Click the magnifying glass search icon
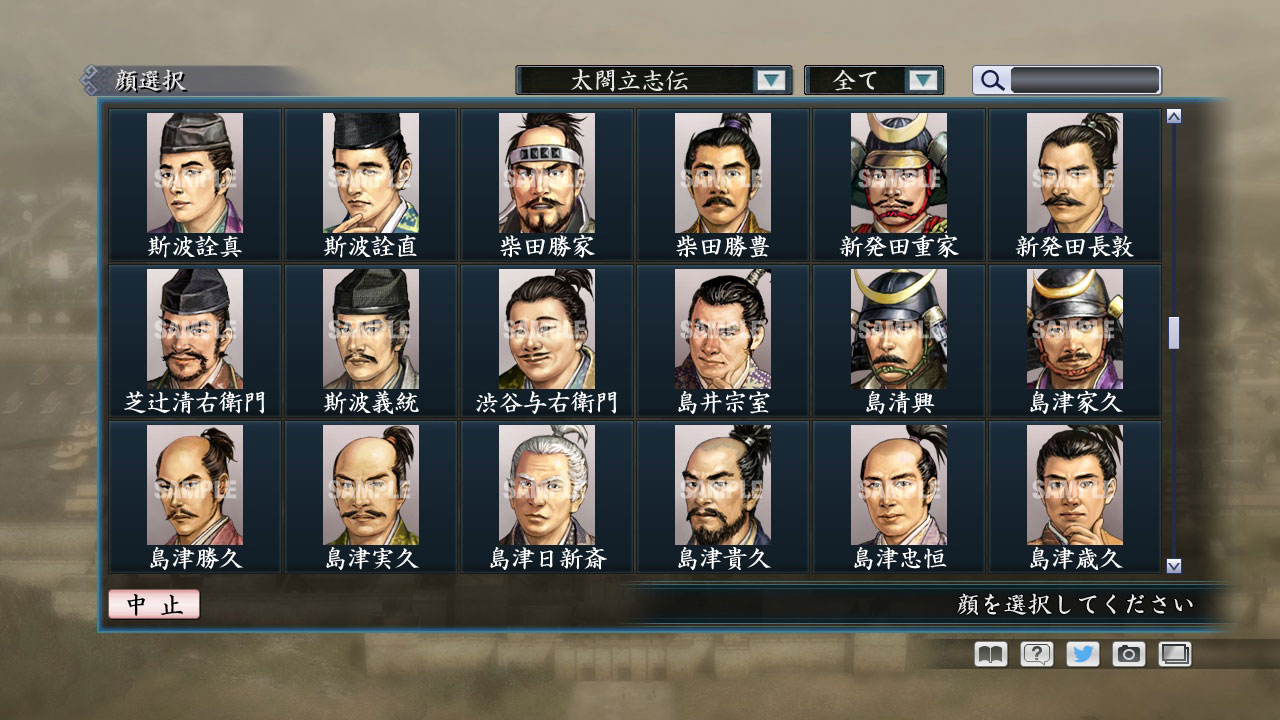 pos(990,80)
